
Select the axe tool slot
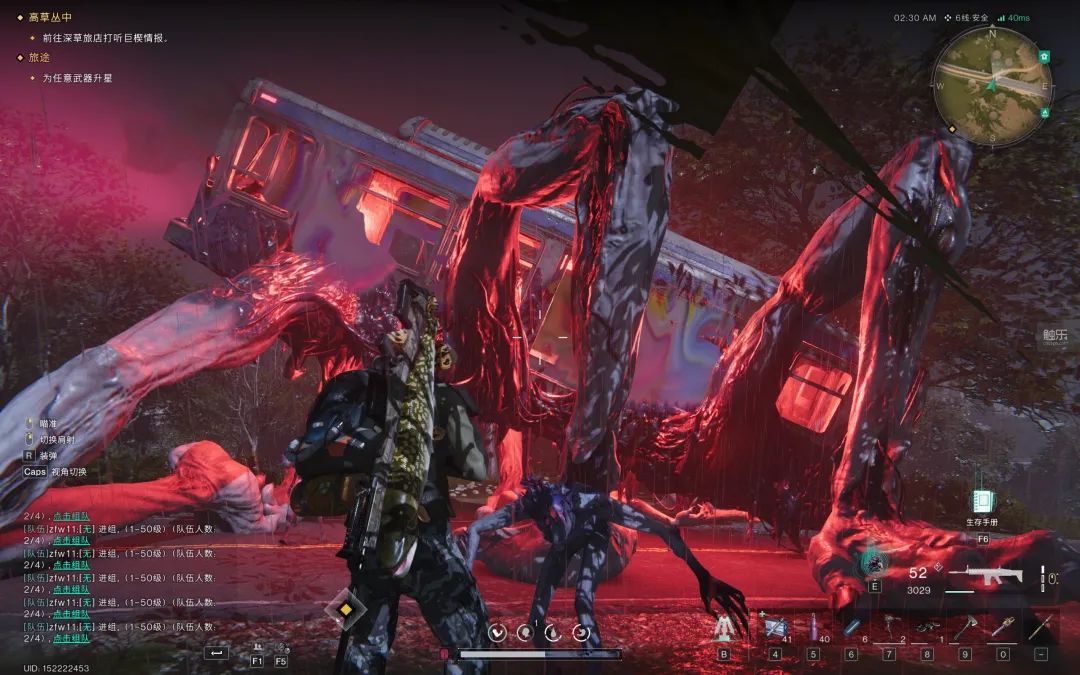[965, 628]
